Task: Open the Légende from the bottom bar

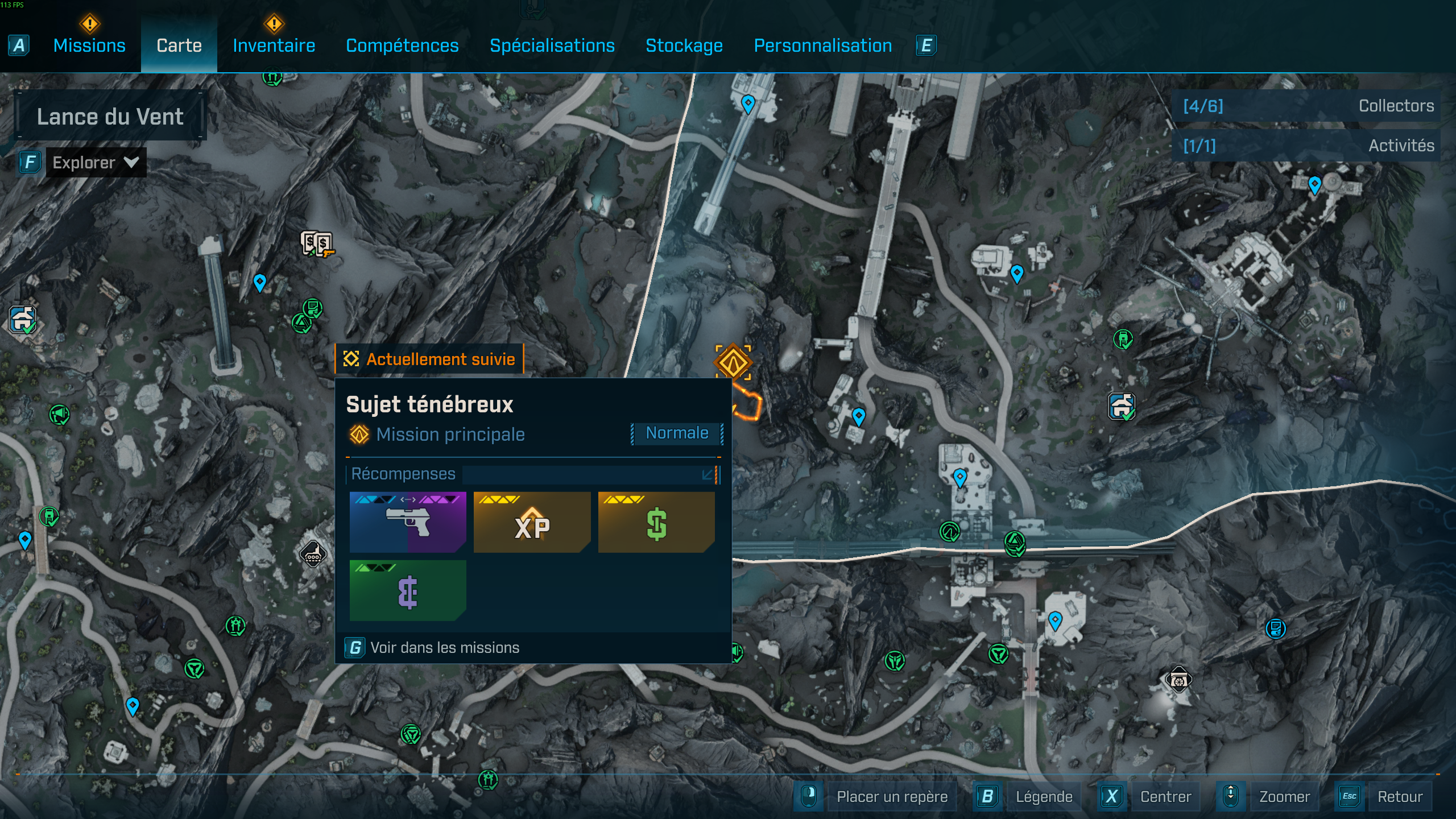Action: click(x=1045, y=796)
